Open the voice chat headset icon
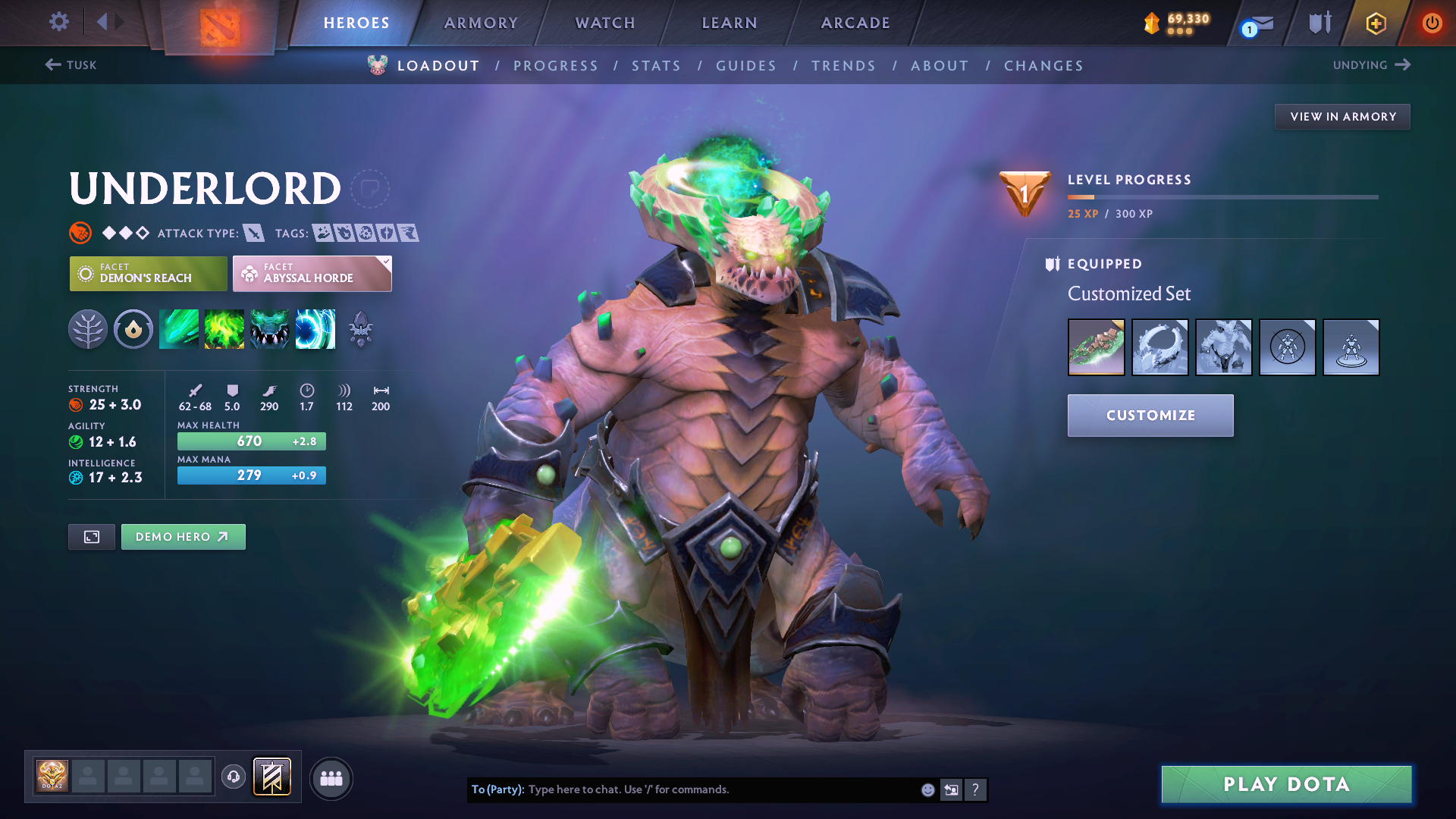 [x=234, y=777]
